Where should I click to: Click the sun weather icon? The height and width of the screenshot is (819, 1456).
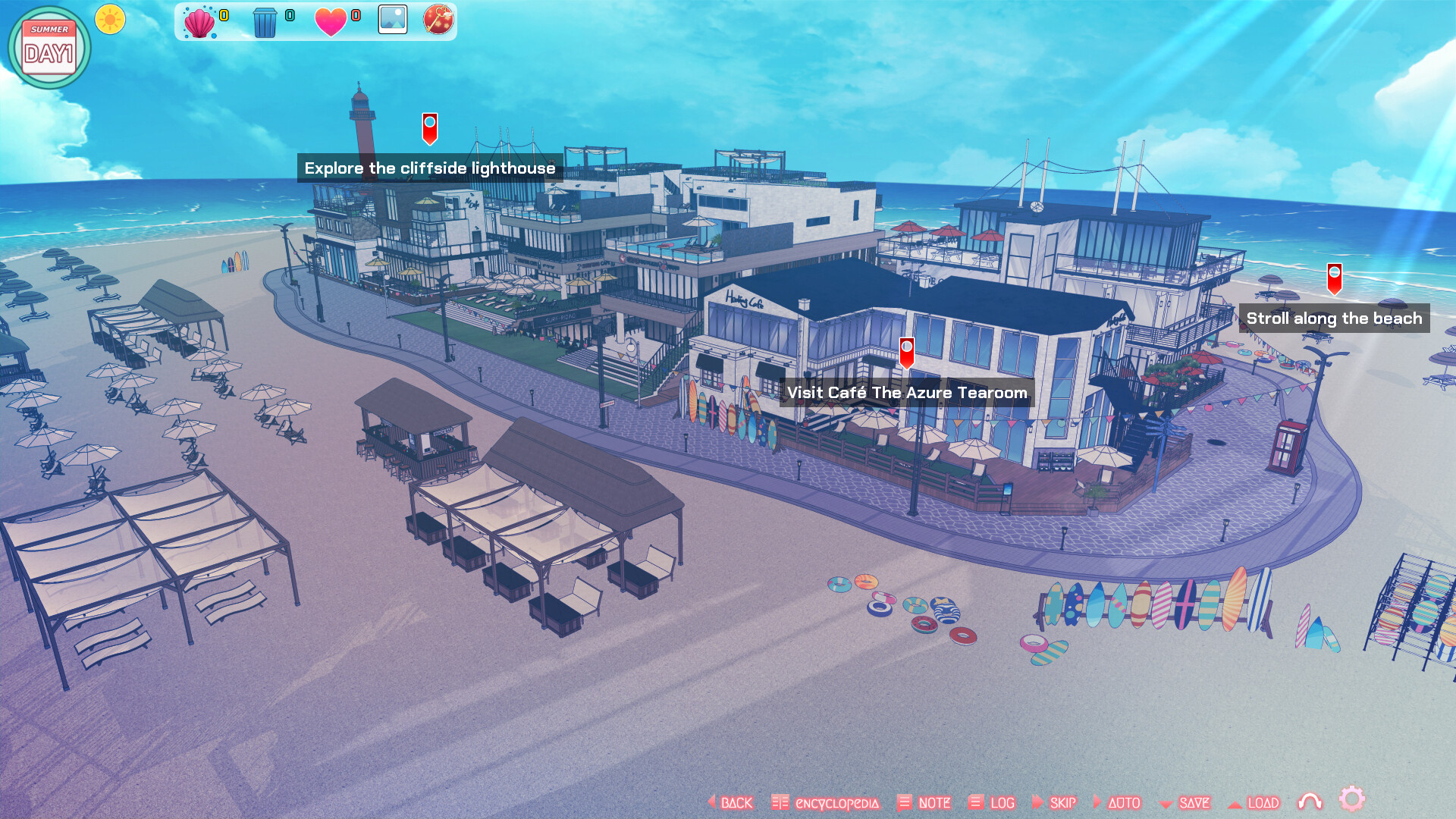(x=109, y=20)
